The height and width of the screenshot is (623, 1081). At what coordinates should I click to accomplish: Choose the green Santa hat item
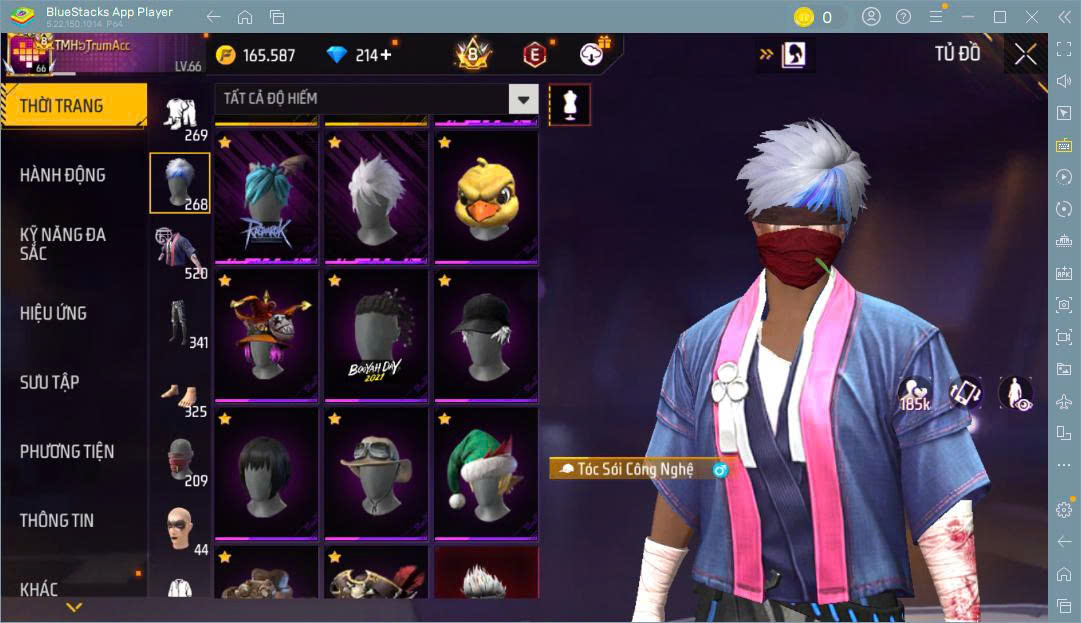(x=486, y=473)
